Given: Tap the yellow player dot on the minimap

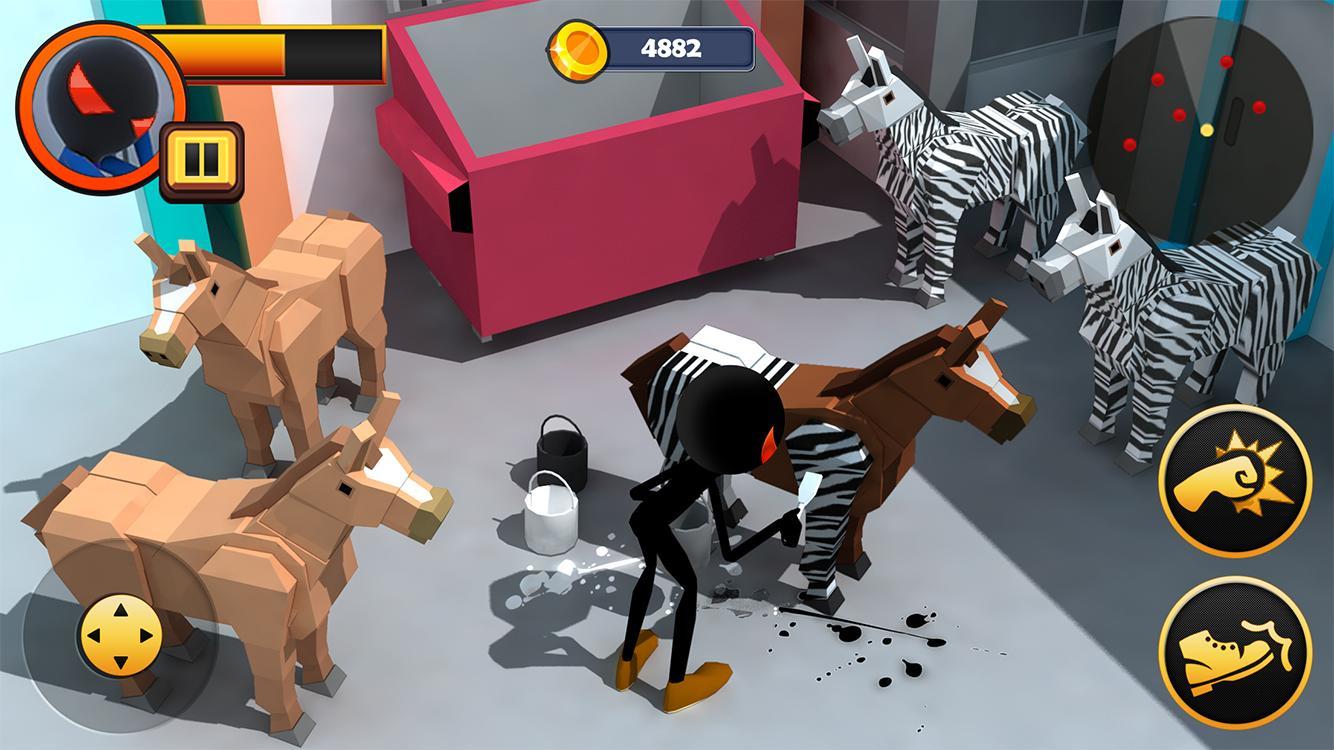Looking at the screenshot, I should [1209, 128].
